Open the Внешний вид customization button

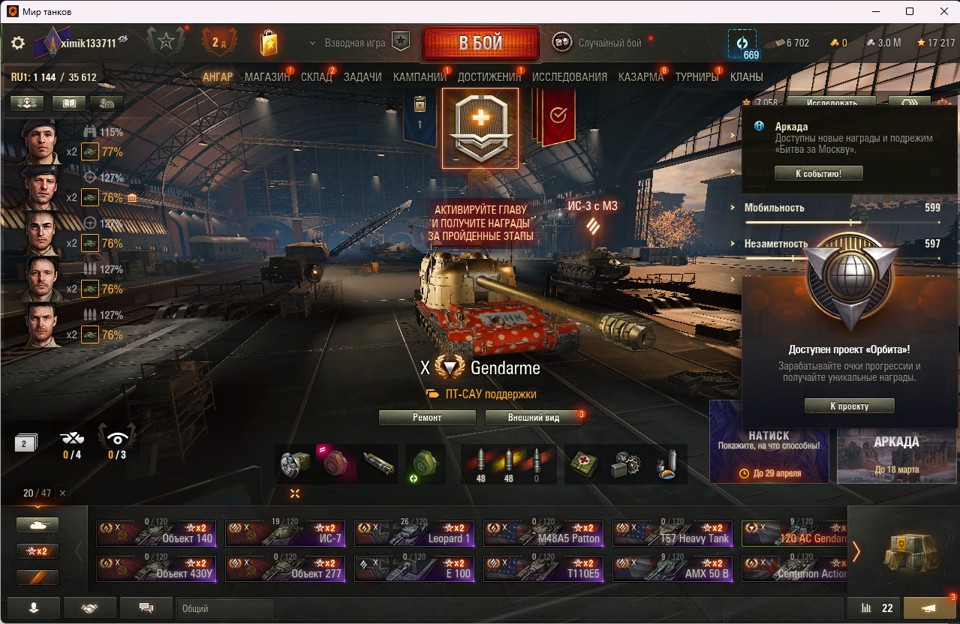pos(534,417)
